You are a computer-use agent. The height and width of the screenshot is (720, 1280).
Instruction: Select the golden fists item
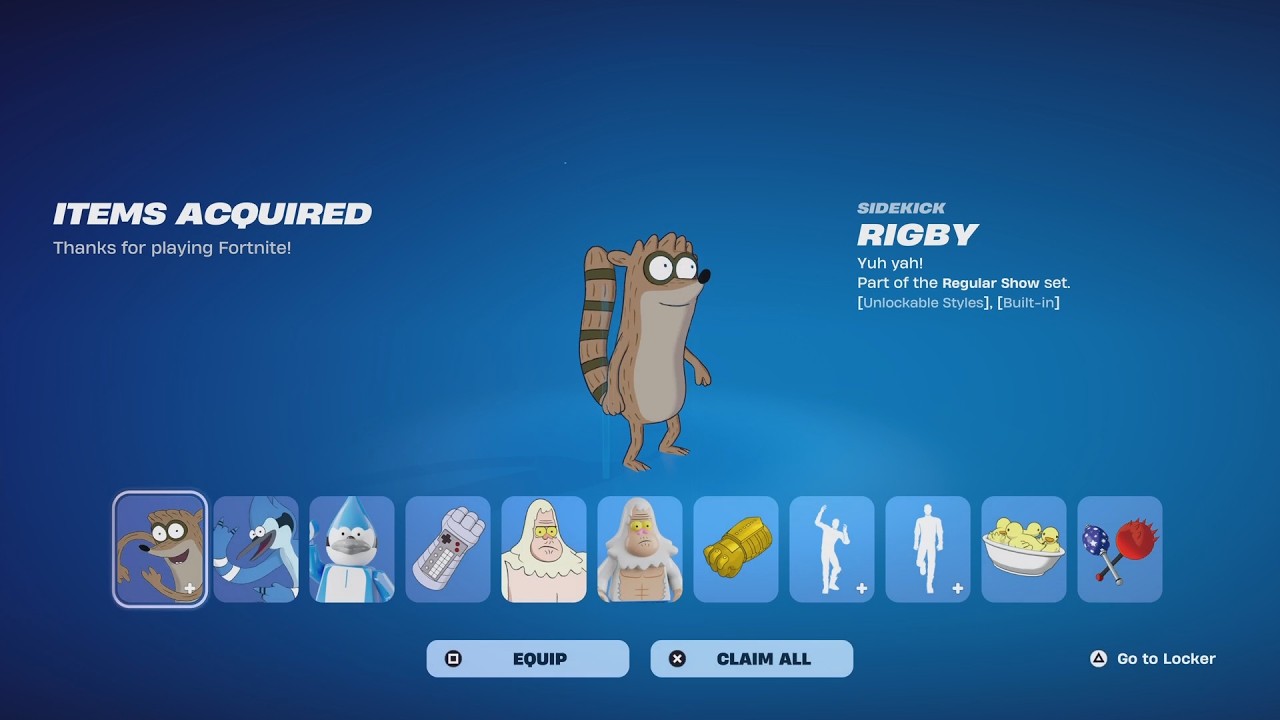click(x=736, y=549)
